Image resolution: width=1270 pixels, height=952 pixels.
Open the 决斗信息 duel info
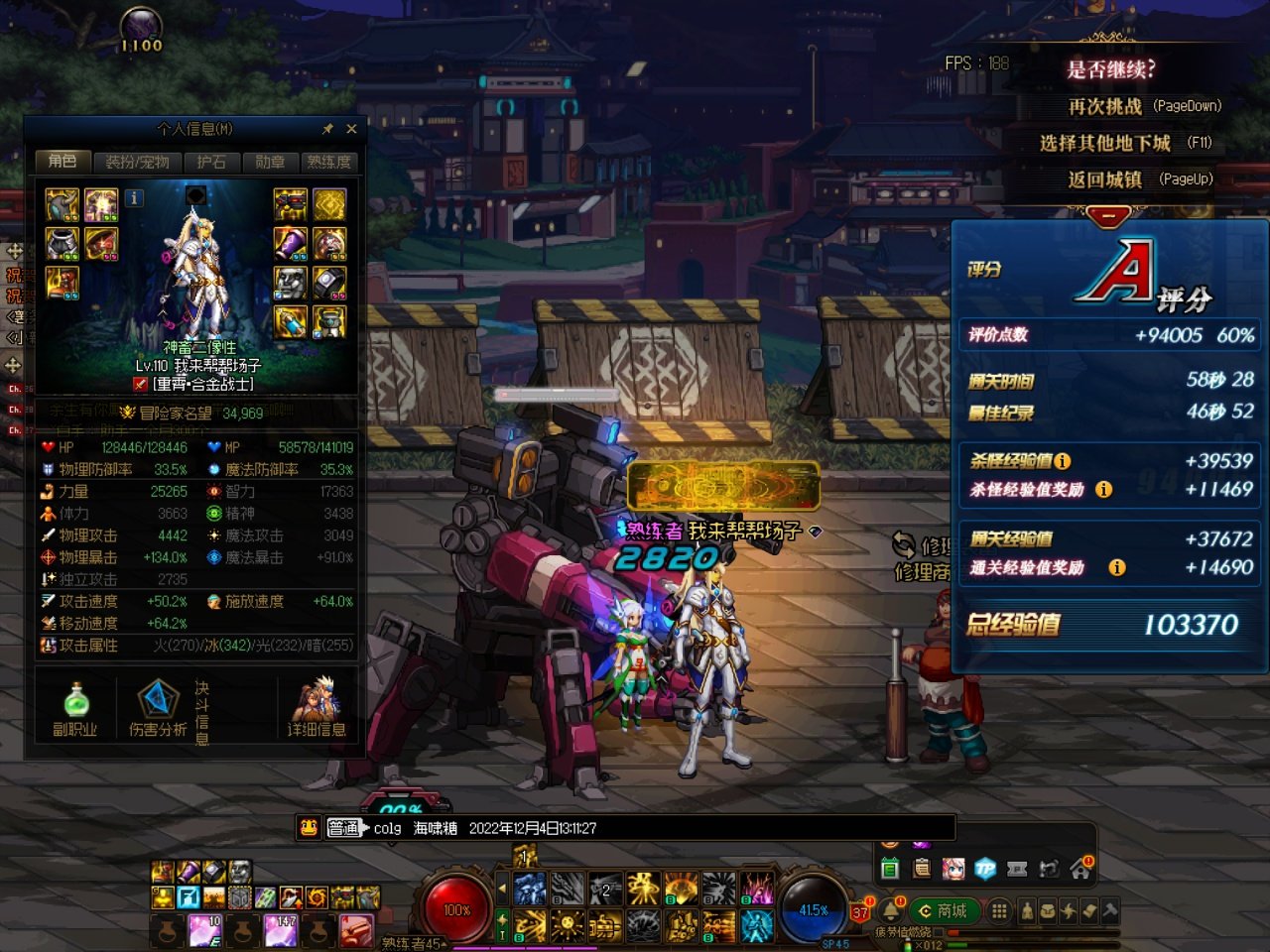tap(202, 712)
